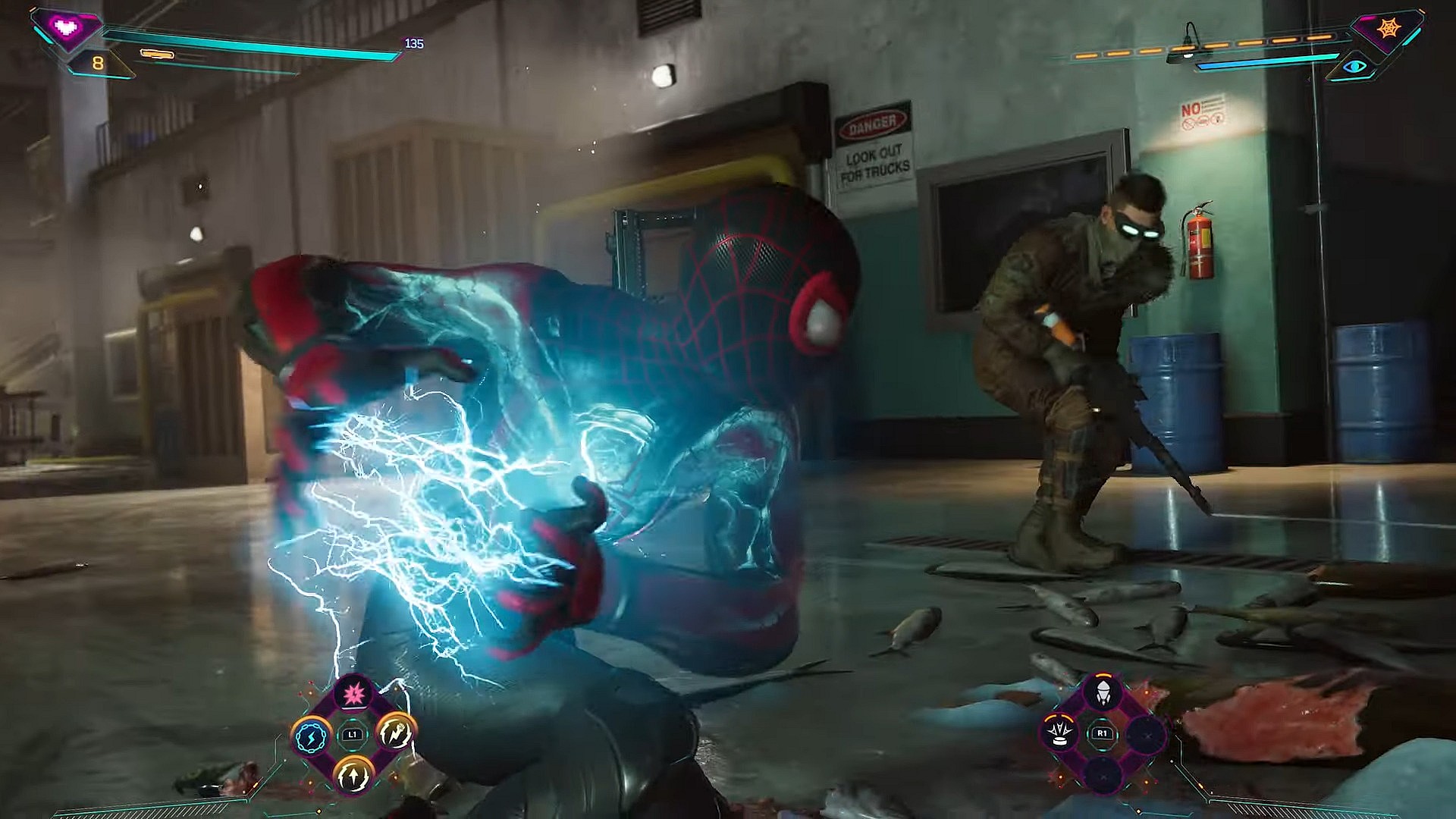Select the Chain Lightning ability icon

(311, 735)
